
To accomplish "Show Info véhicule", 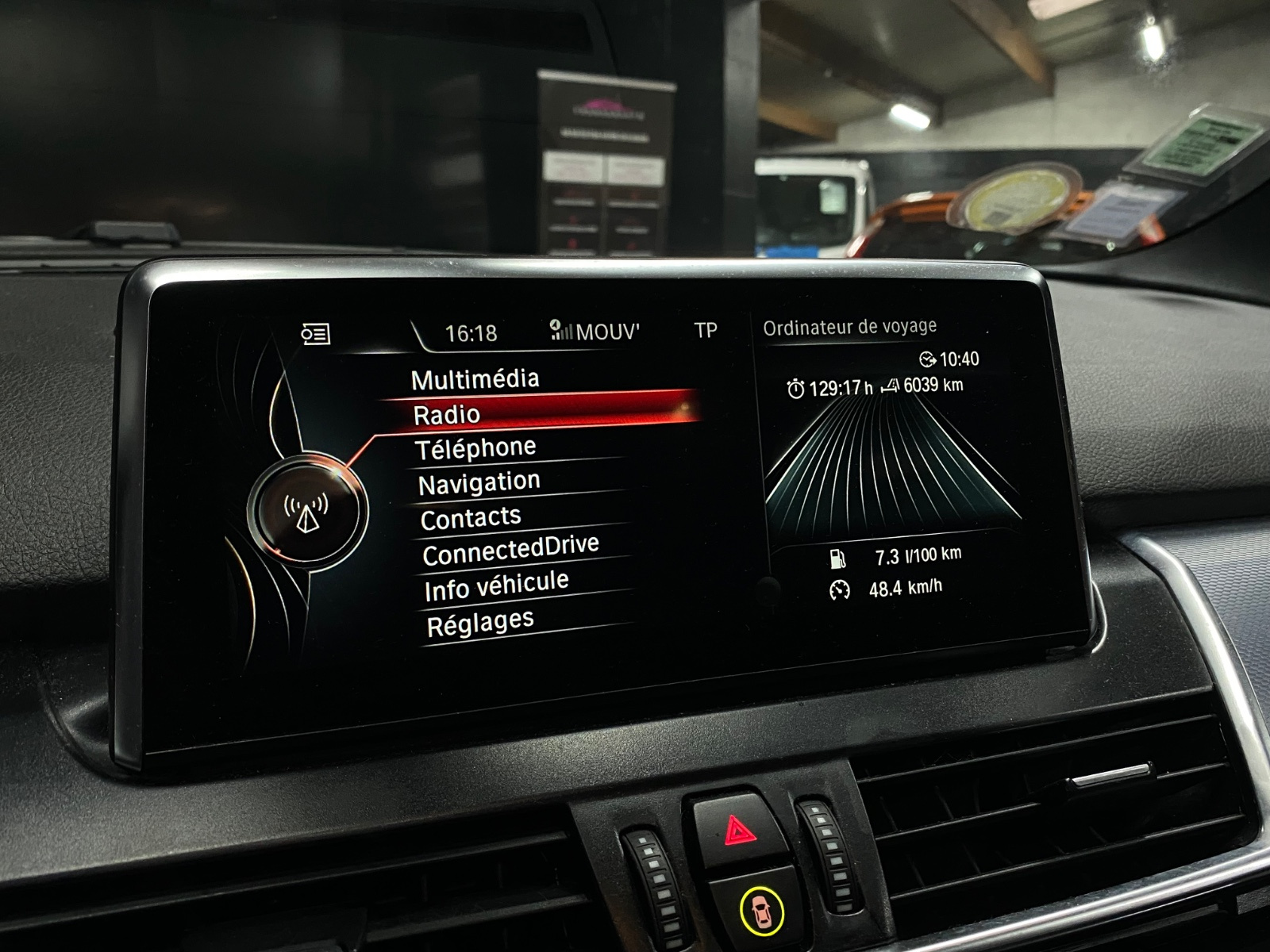I will (496, 586).
